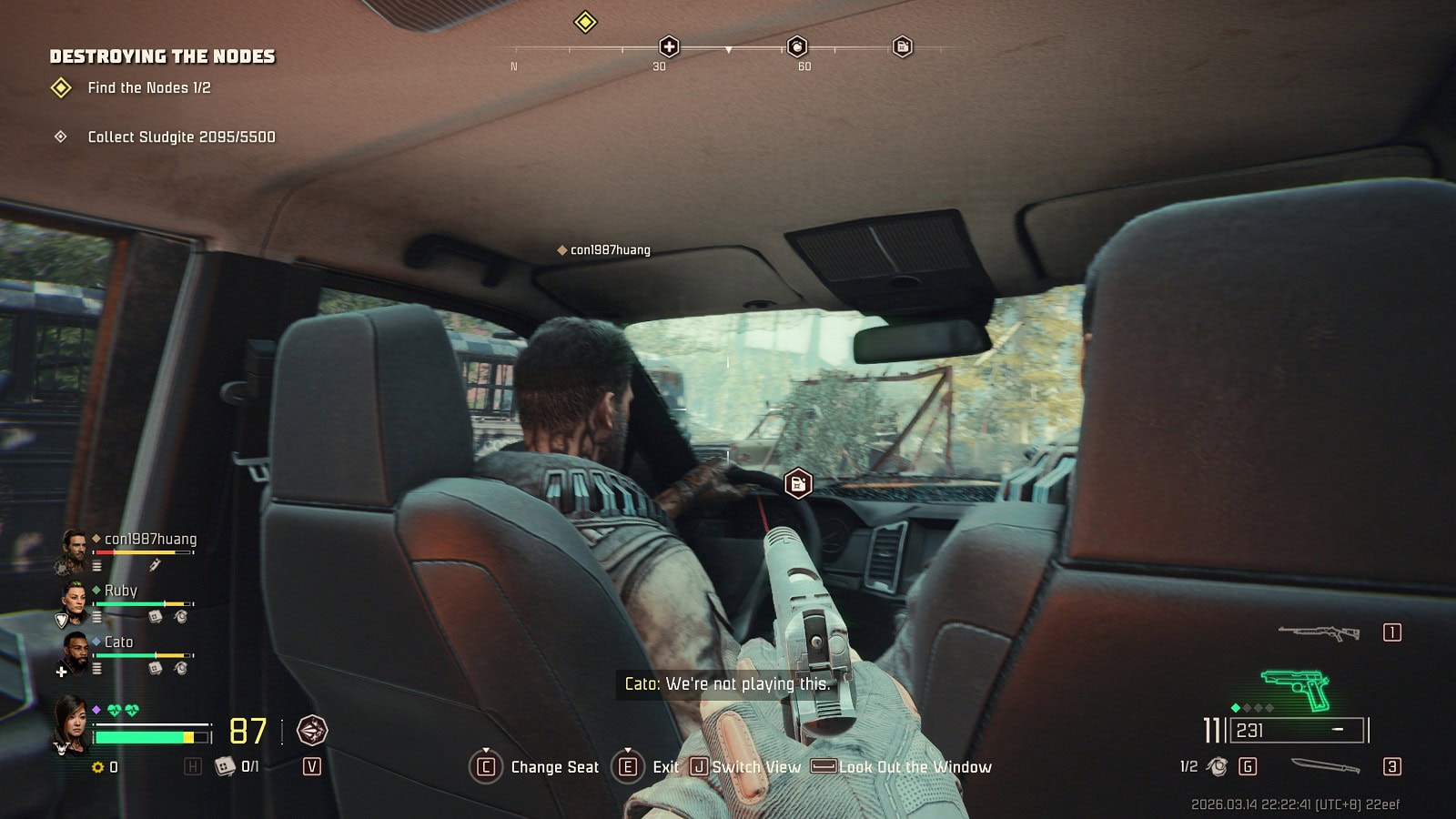Viewport: 1456px width, 819px height.
Task: Click your own character portrait
Action: point(71,722)
